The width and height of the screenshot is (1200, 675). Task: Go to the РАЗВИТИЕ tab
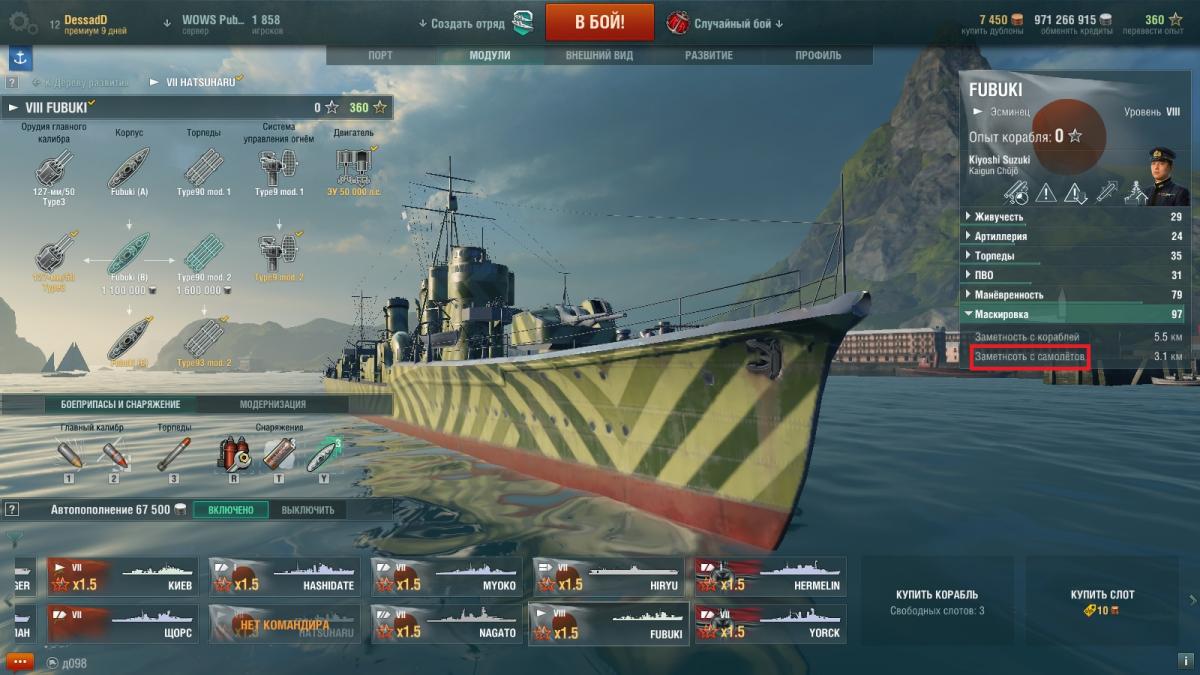(709, 56)
